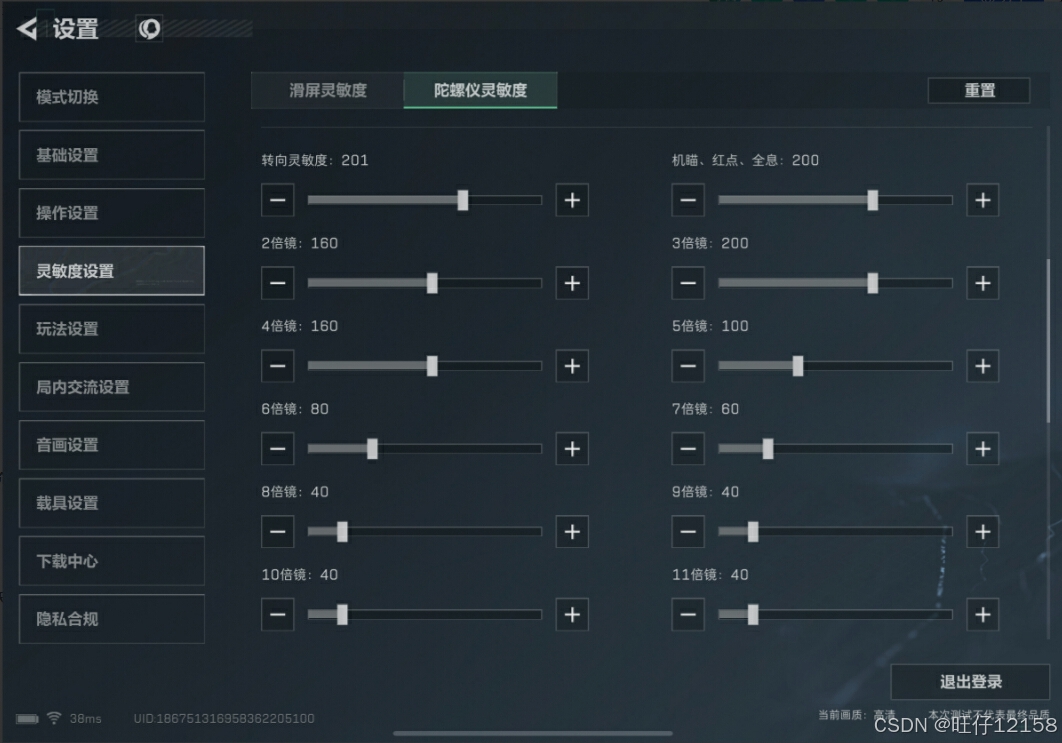This screenshot has width=1062, height=743.
Task: Switch to the 滑屏灵敏度 tab
Action: tap(328, 90)
